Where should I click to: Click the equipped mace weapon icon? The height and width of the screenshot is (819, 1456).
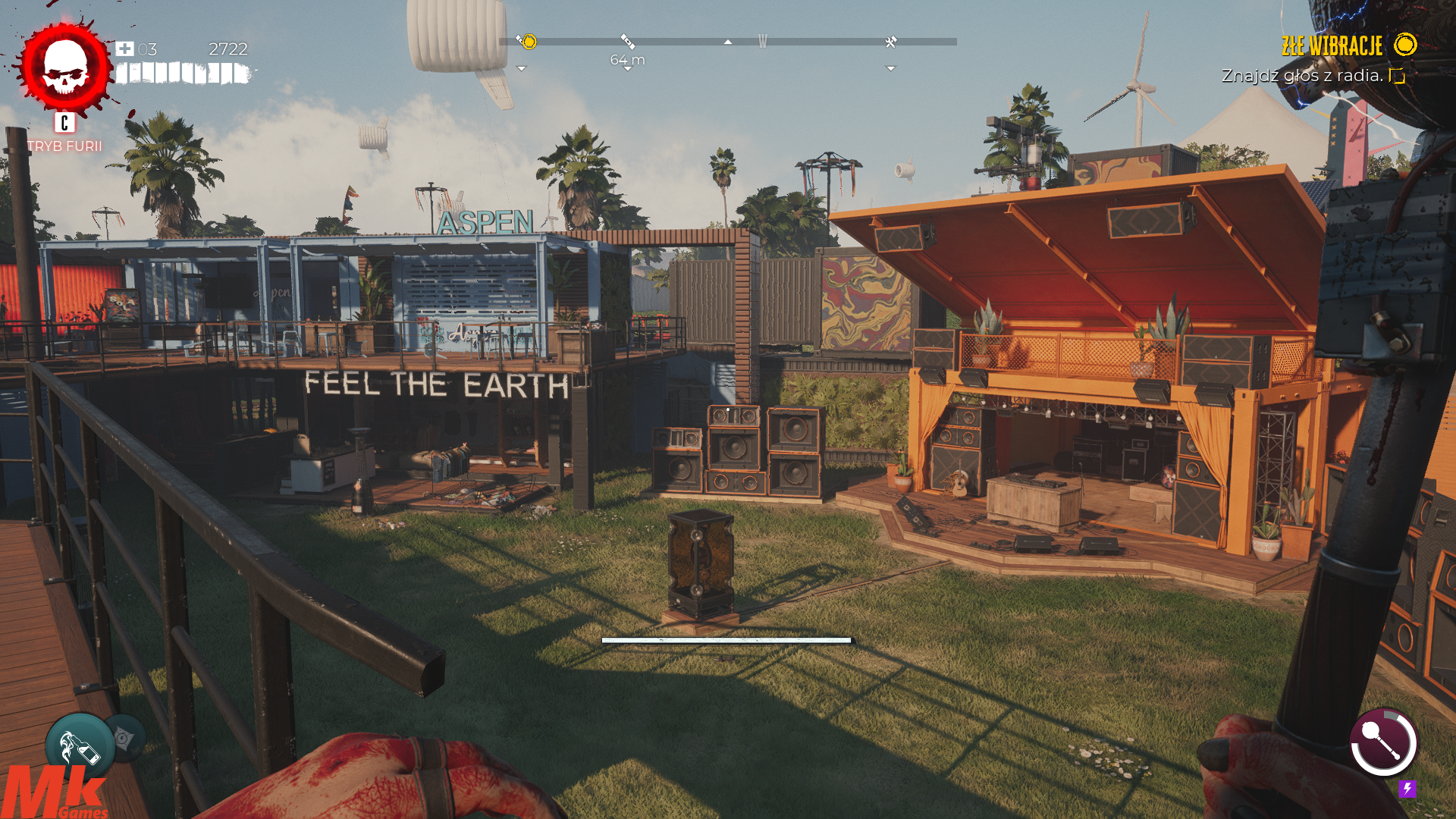pos(1383,742)
